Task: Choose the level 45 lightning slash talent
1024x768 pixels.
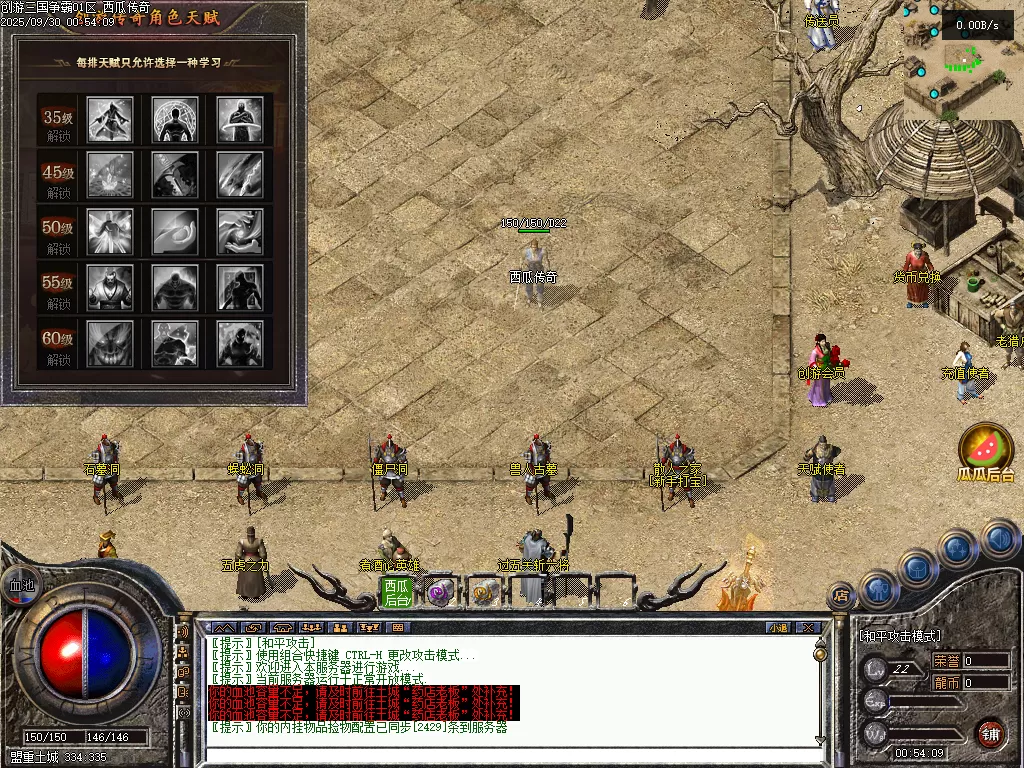Action: 240,175
